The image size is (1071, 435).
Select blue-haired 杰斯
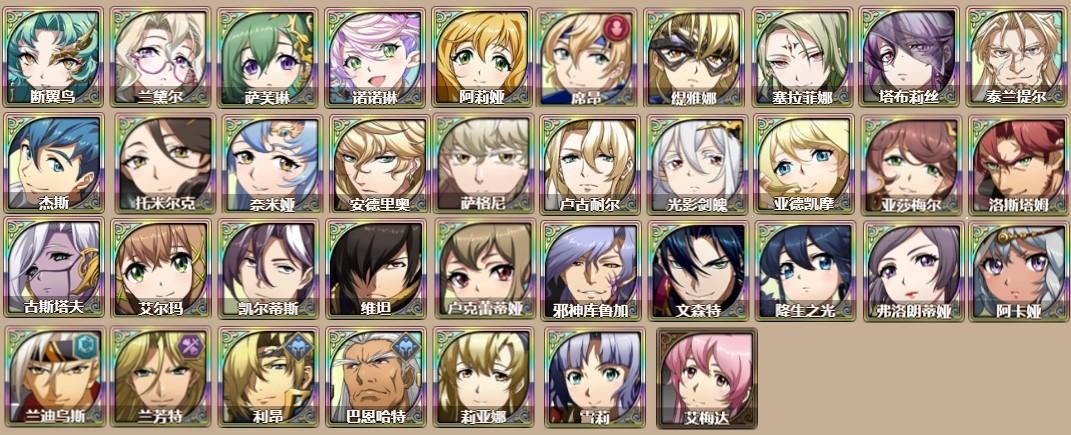coord(54,164)
